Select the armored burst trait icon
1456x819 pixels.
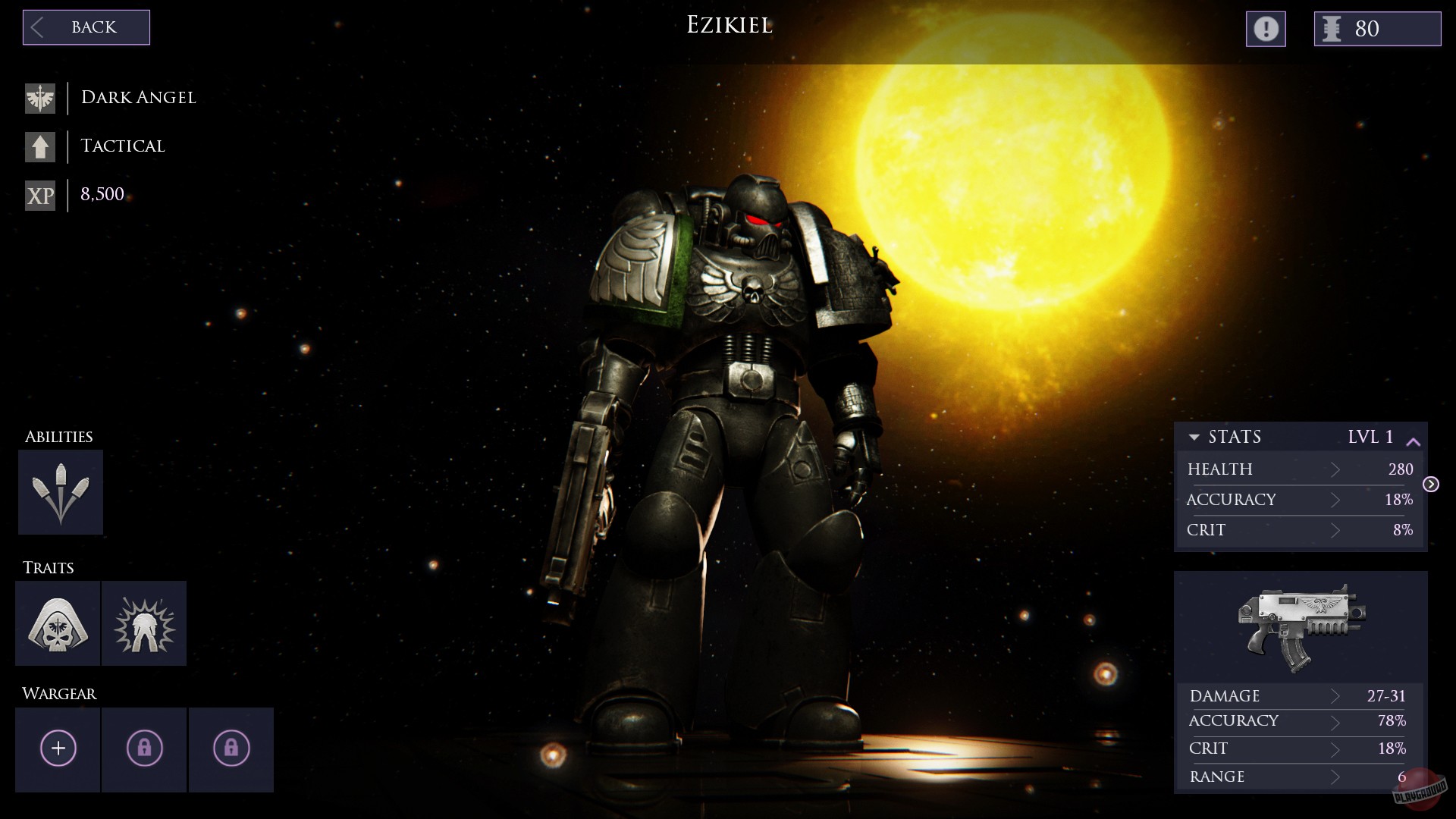[x=144, y=623]
